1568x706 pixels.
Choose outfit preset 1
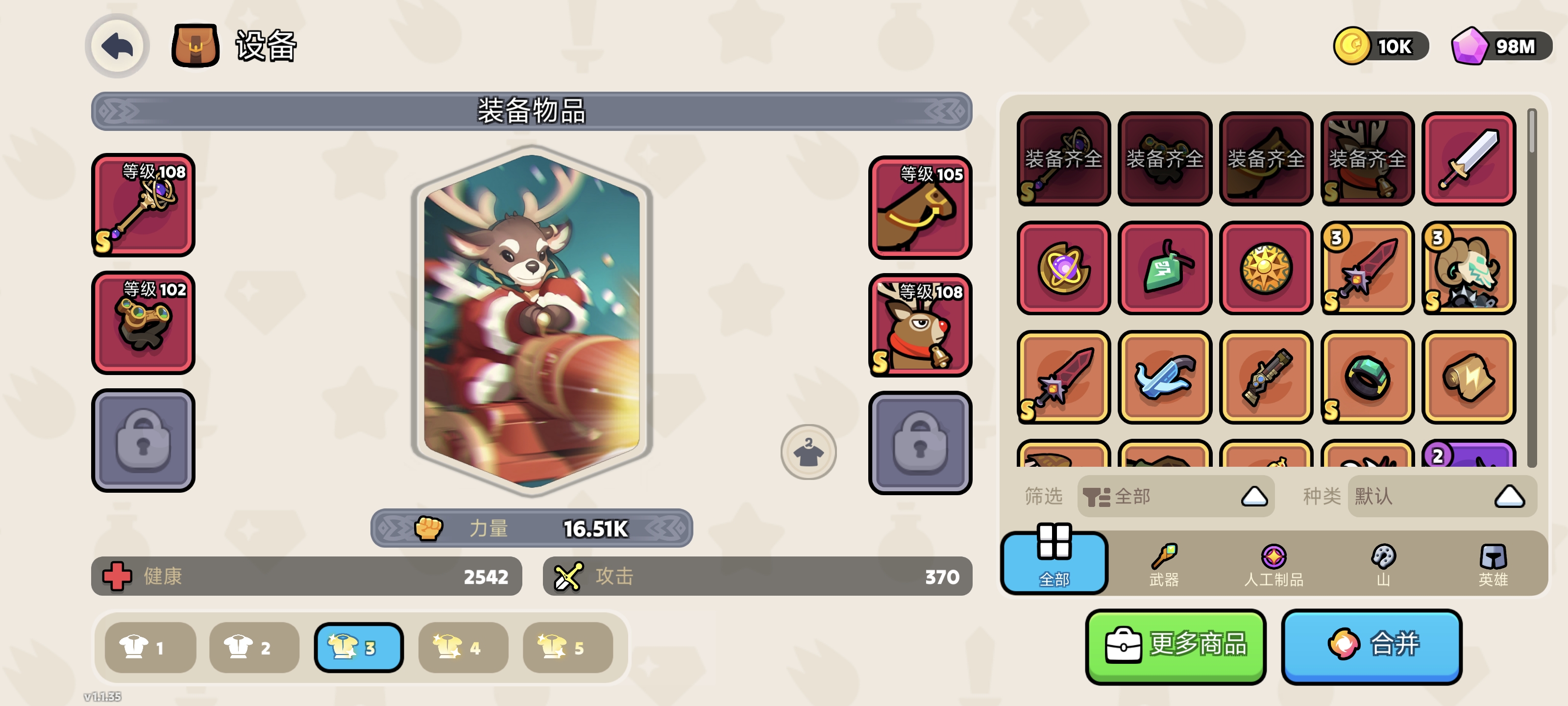coord(150,647)
